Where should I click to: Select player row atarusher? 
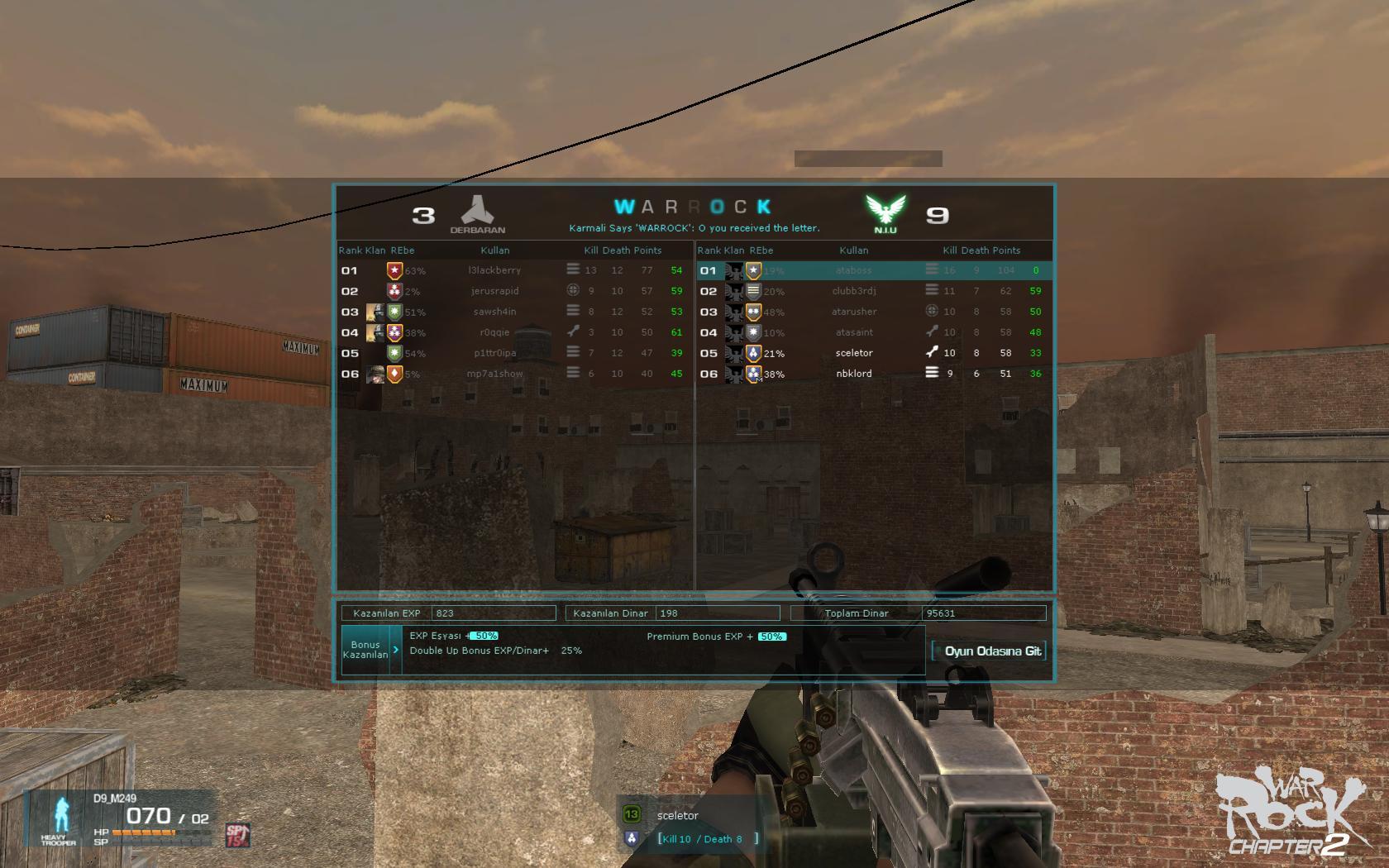(853, 312)
